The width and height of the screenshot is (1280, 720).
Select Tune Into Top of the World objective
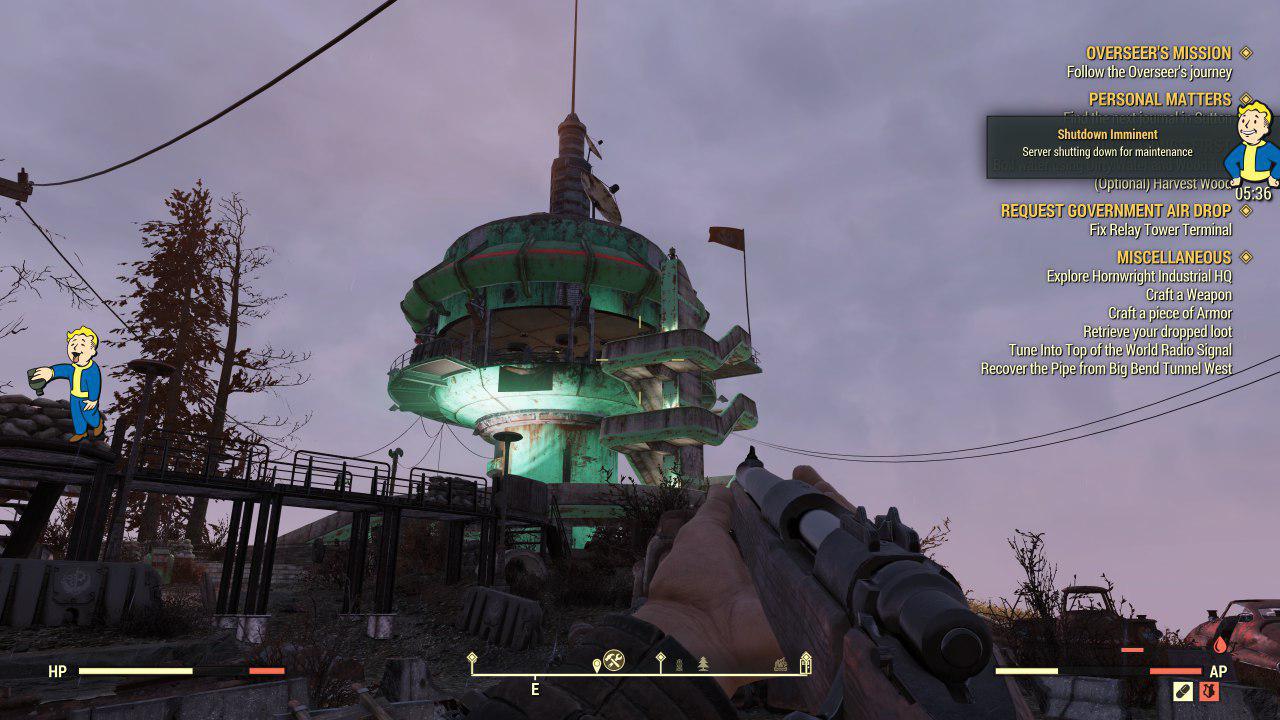[1120, 350]
